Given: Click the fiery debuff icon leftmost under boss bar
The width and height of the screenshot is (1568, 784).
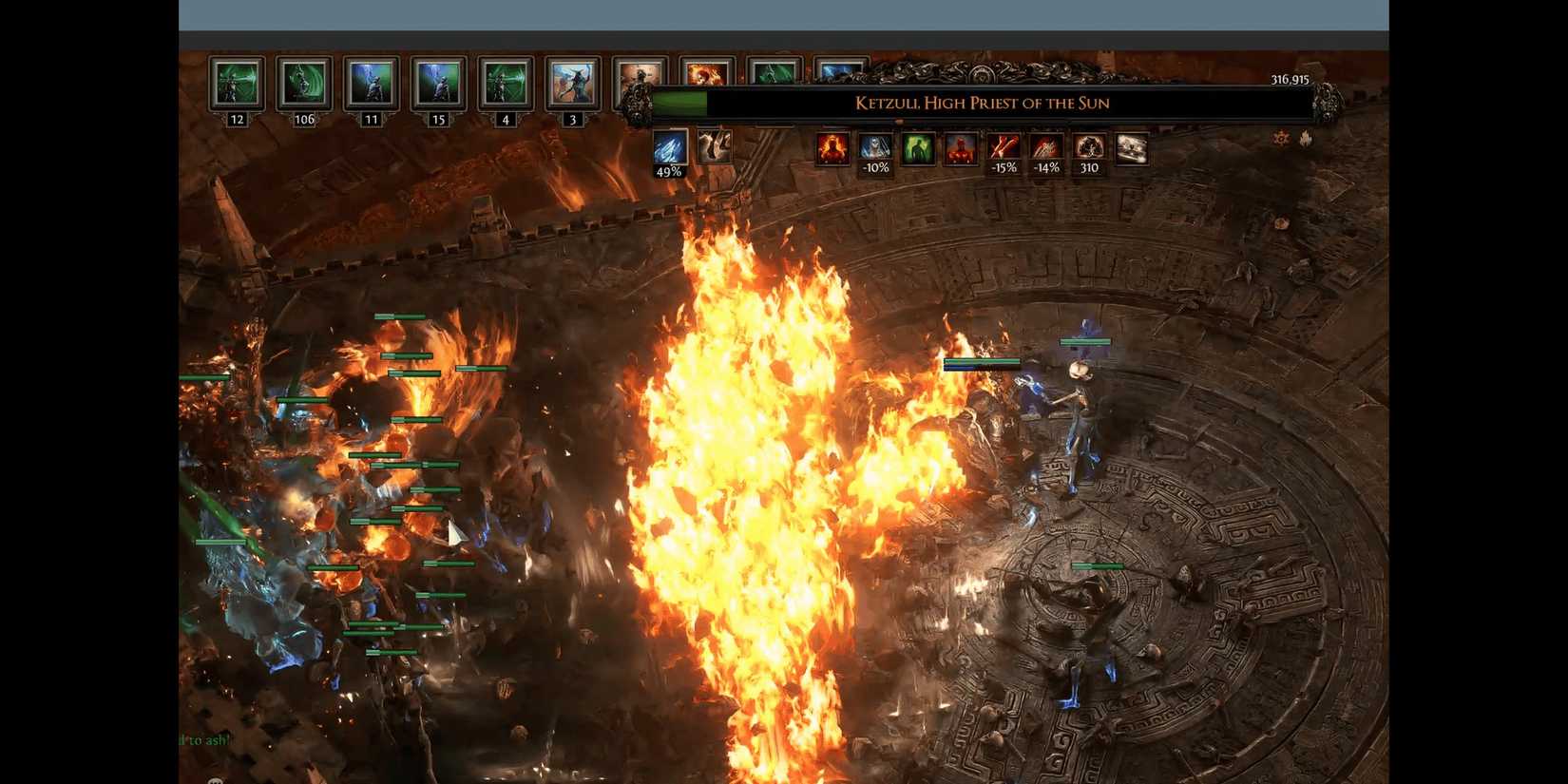Looking at the screenshot, I should (832, 150).
